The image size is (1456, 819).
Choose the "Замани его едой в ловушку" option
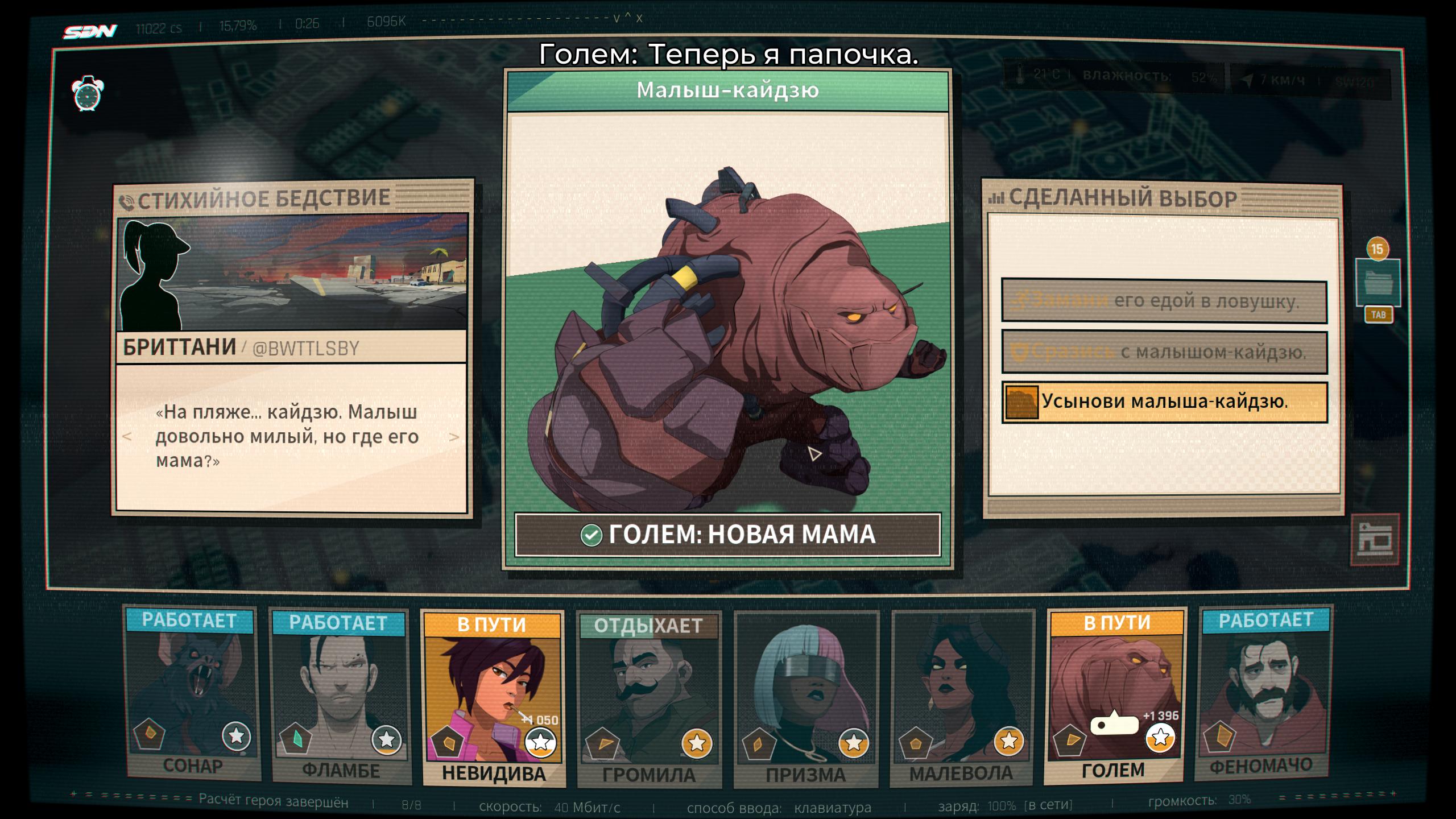point(1164,301)
